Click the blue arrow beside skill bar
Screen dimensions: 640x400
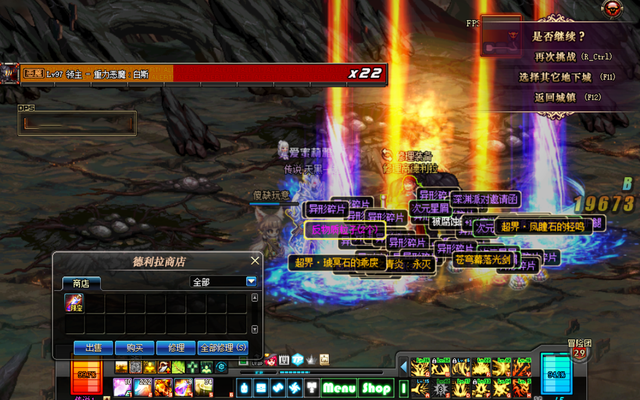(x=405, y=365)
